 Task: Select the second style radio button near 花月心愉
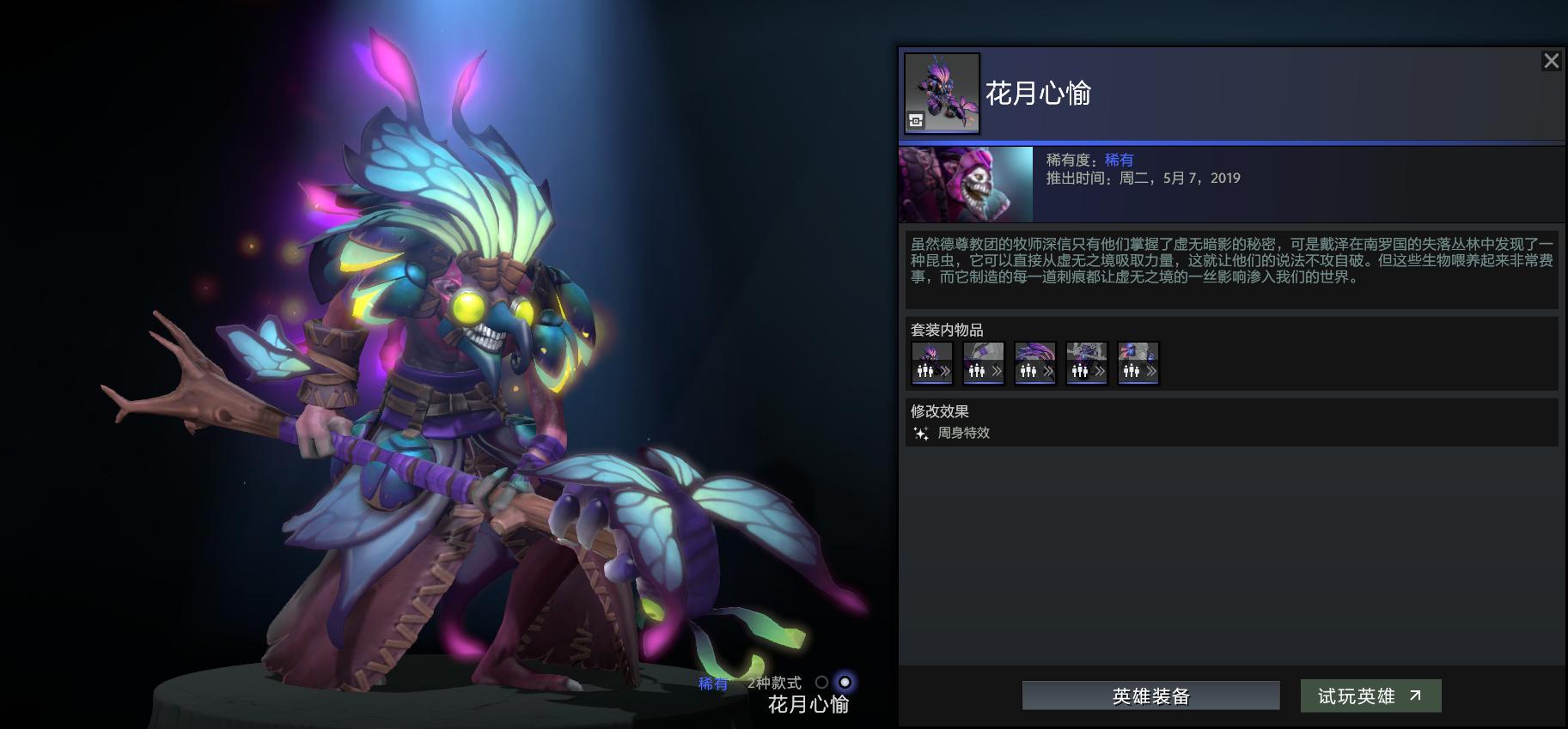tap(845, 683)
